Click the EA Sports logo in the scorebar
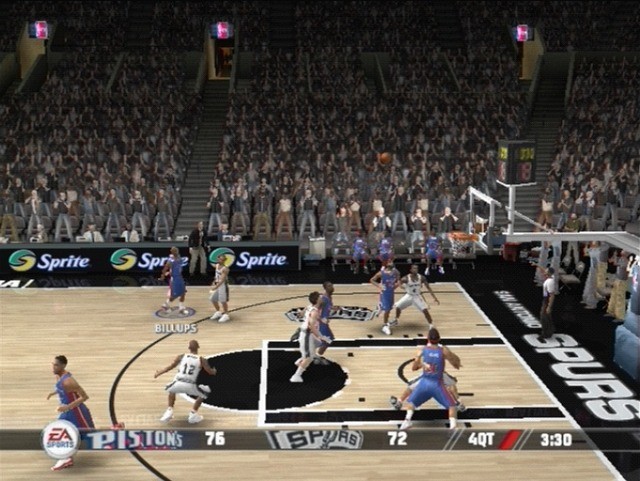Viewport: 640px width, 481px height. [x=61, y=439]
